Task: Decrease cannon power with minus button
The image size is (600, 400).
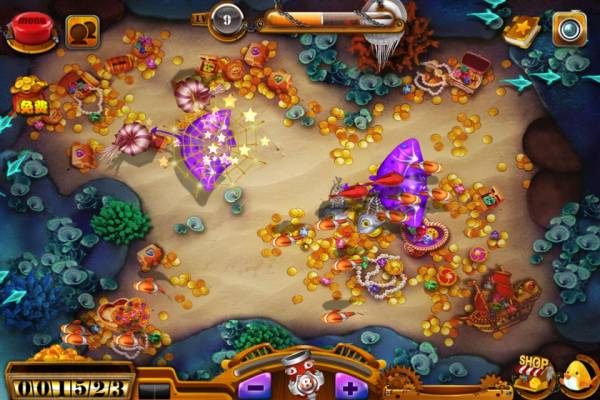Action: click(x=255, y=384)
